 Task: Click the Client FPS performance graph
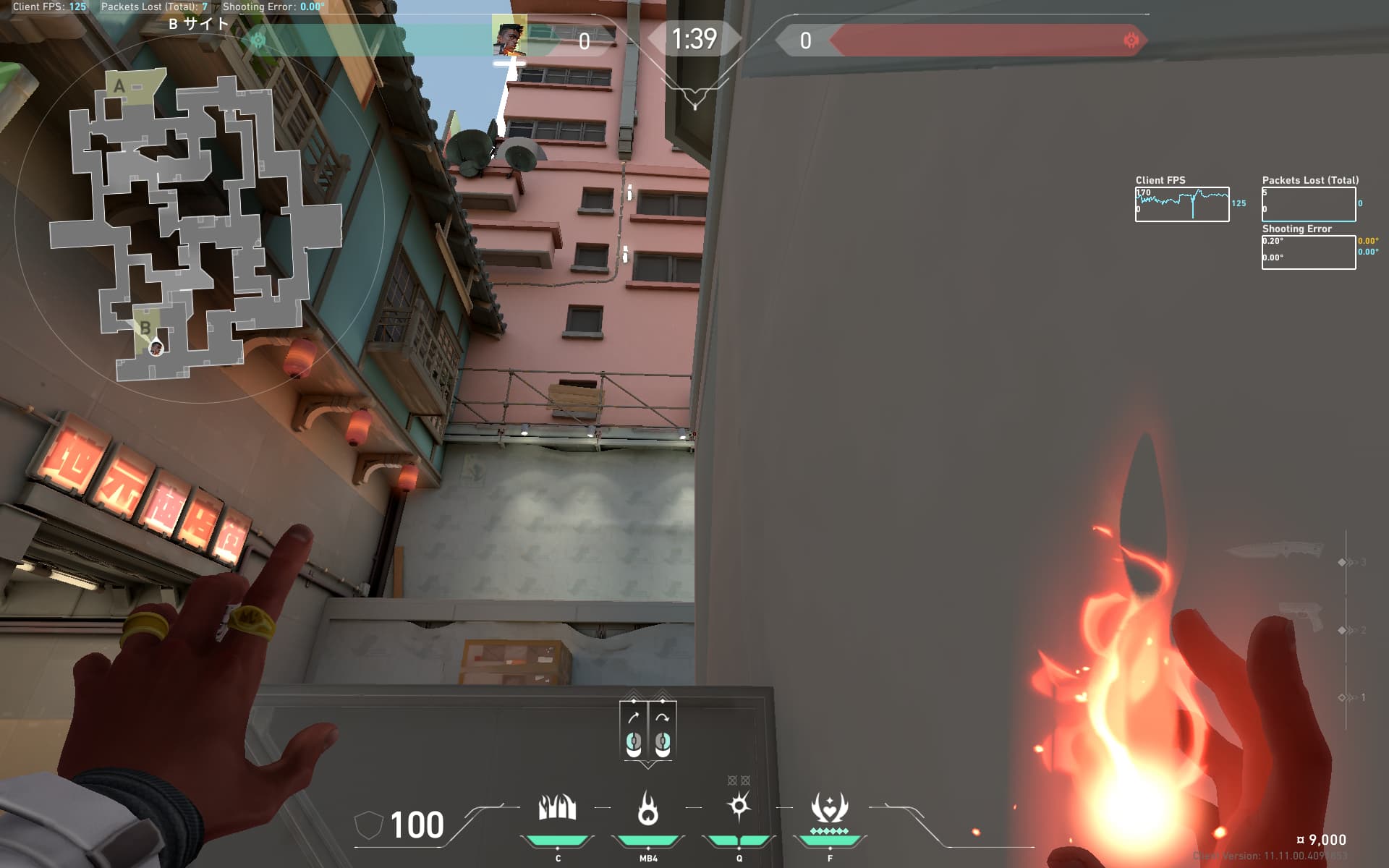[x=1181, y=204]
